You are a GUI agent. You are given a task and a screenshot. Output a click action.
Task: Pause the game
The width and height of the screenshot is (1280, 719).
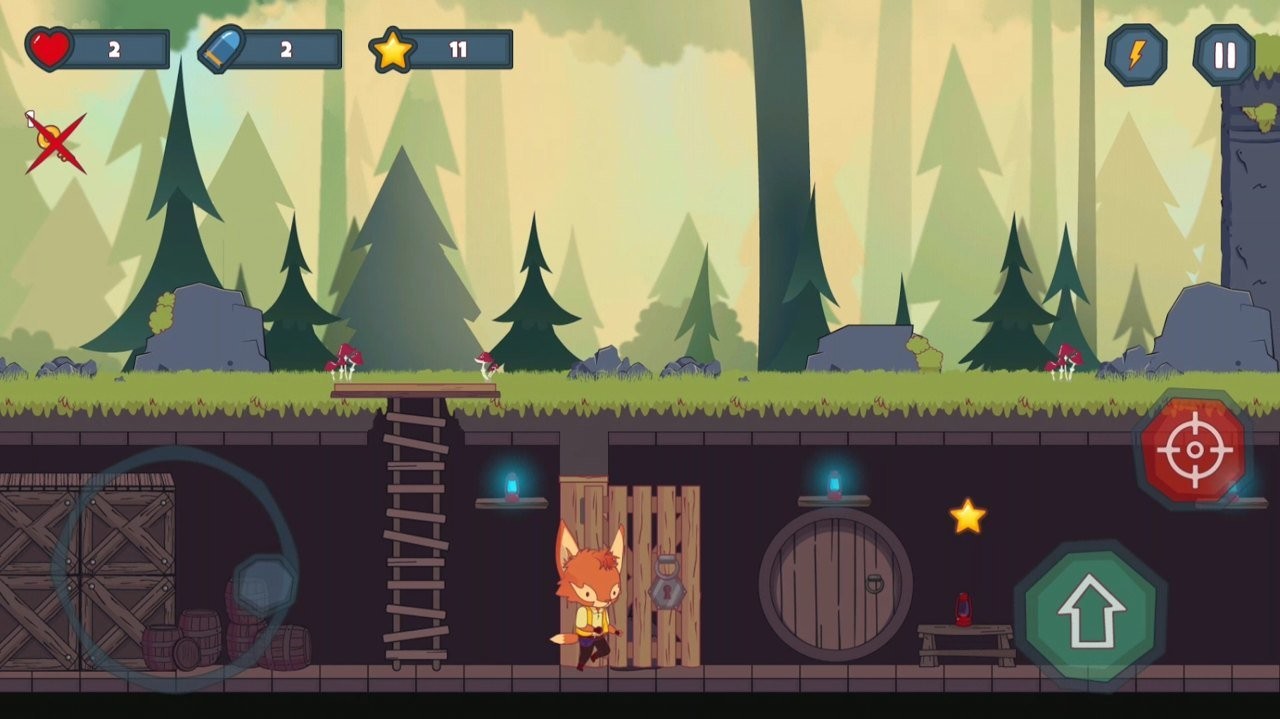(x=1224, y=55)
